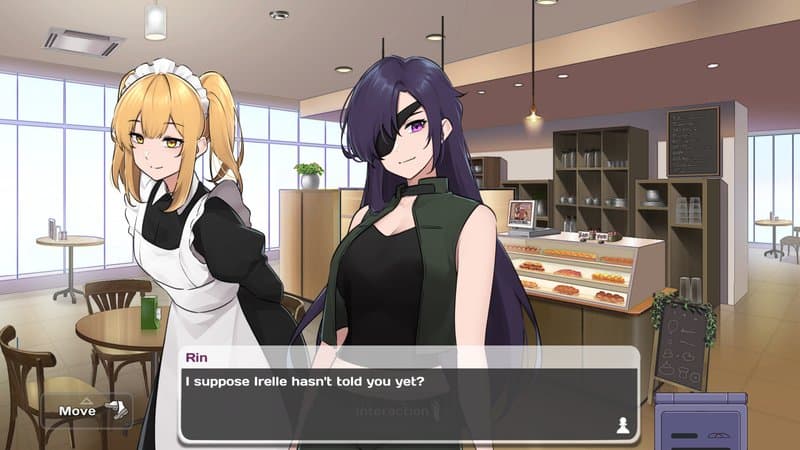The height and width of the screenshot is (450, 800).
Task: Select the faded Interaction label
Action: pyautogui.click(x=392, y=411)
